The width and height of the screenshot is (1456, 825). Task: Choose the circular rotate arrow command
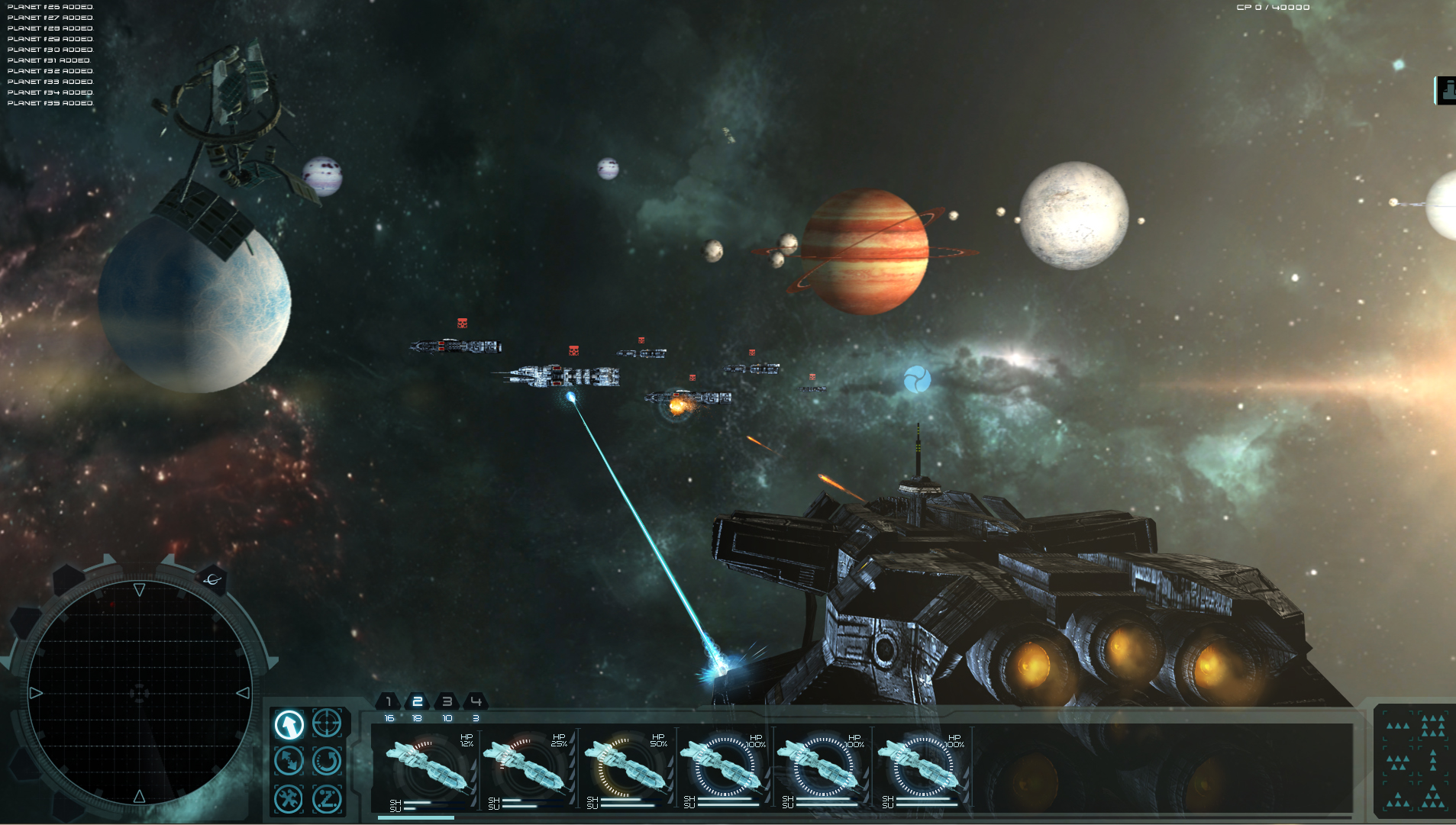[x=327, y=761]
